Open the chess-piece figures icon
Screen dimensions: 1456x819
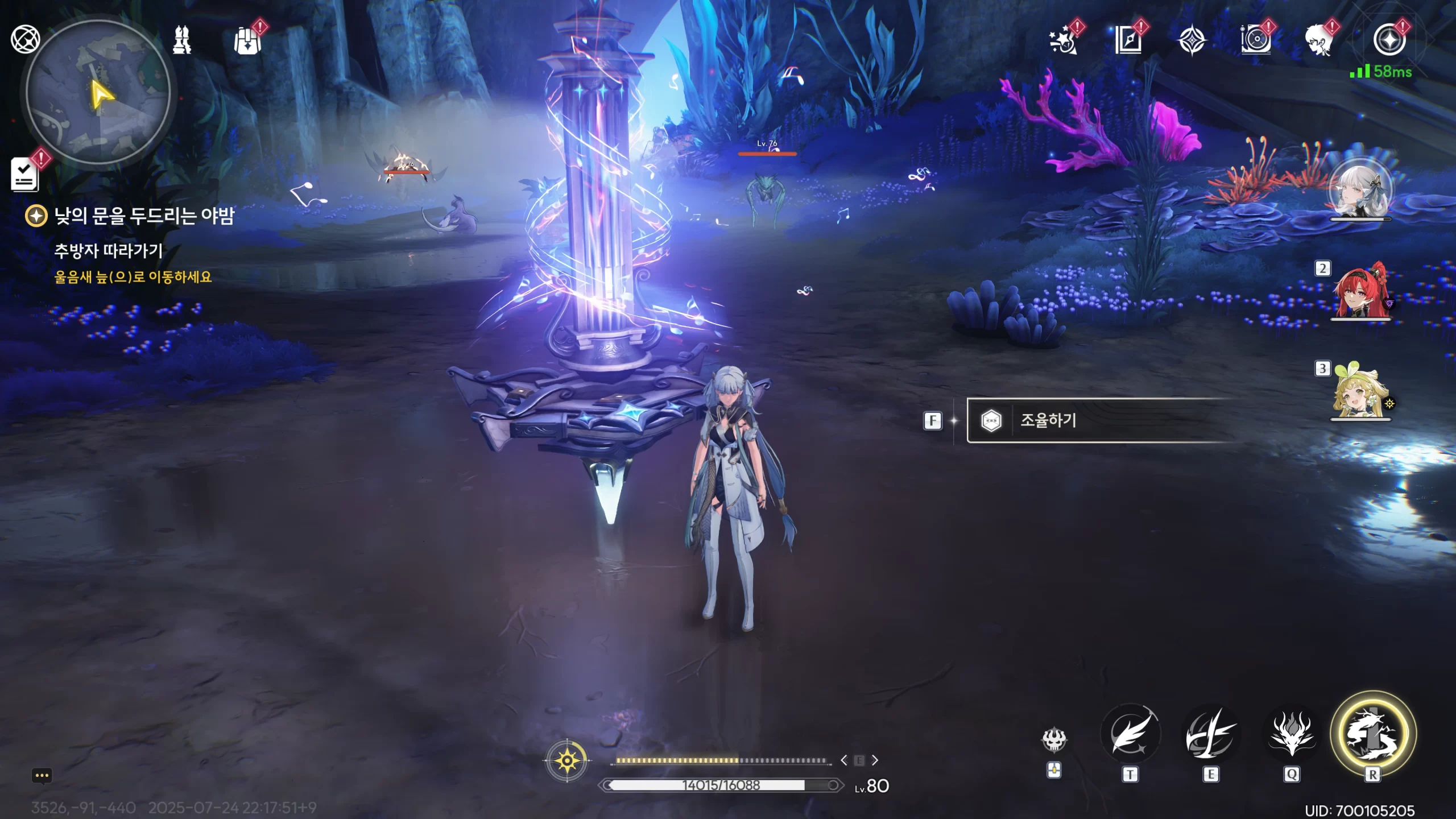pyautogui.click(x=182, y=40)
